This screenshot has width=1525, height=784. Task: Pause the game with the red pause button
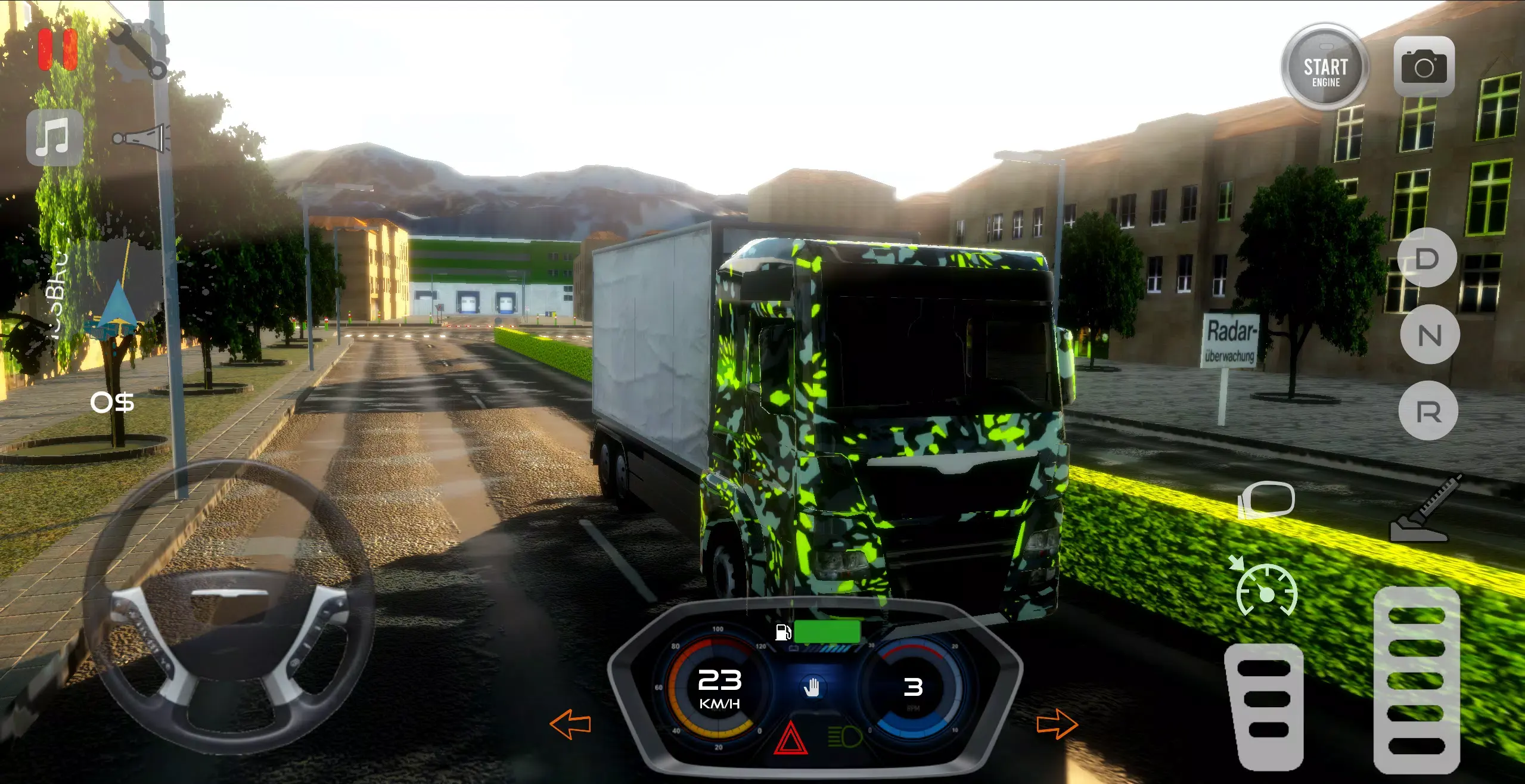[58, 49]
